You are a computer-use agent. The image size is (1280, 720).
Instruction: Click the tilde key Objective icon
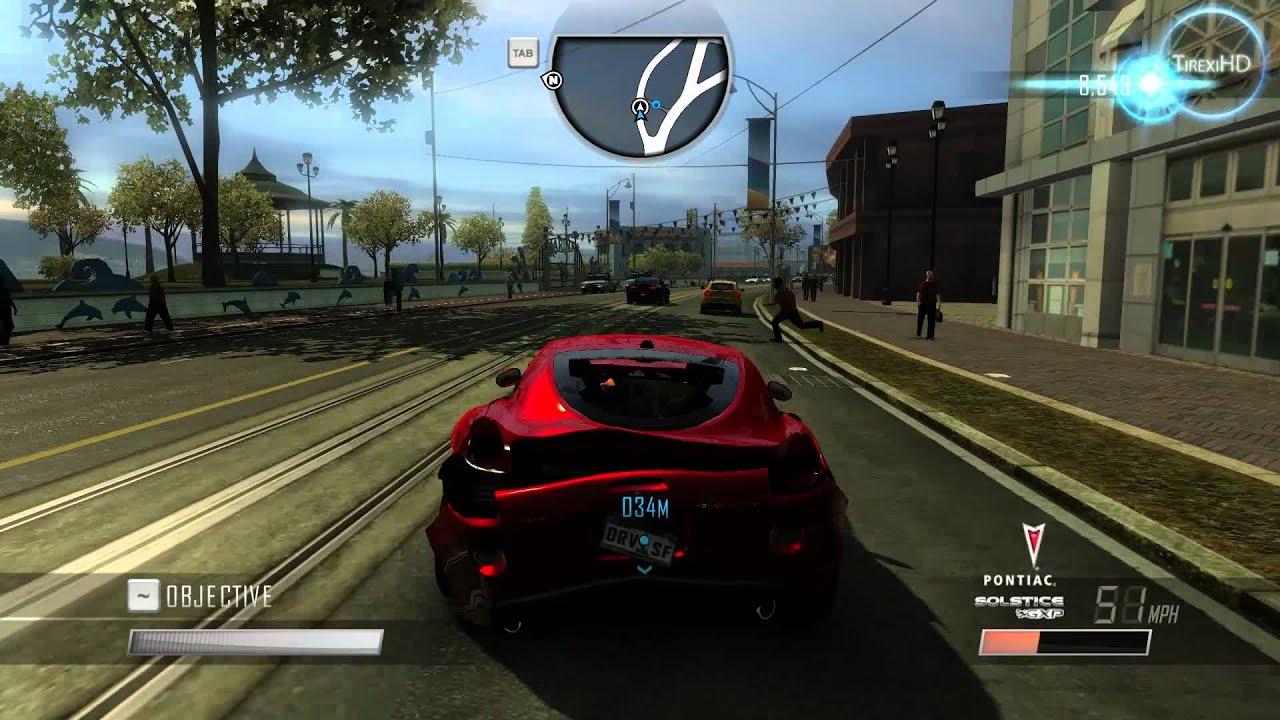tap(142, 594)
